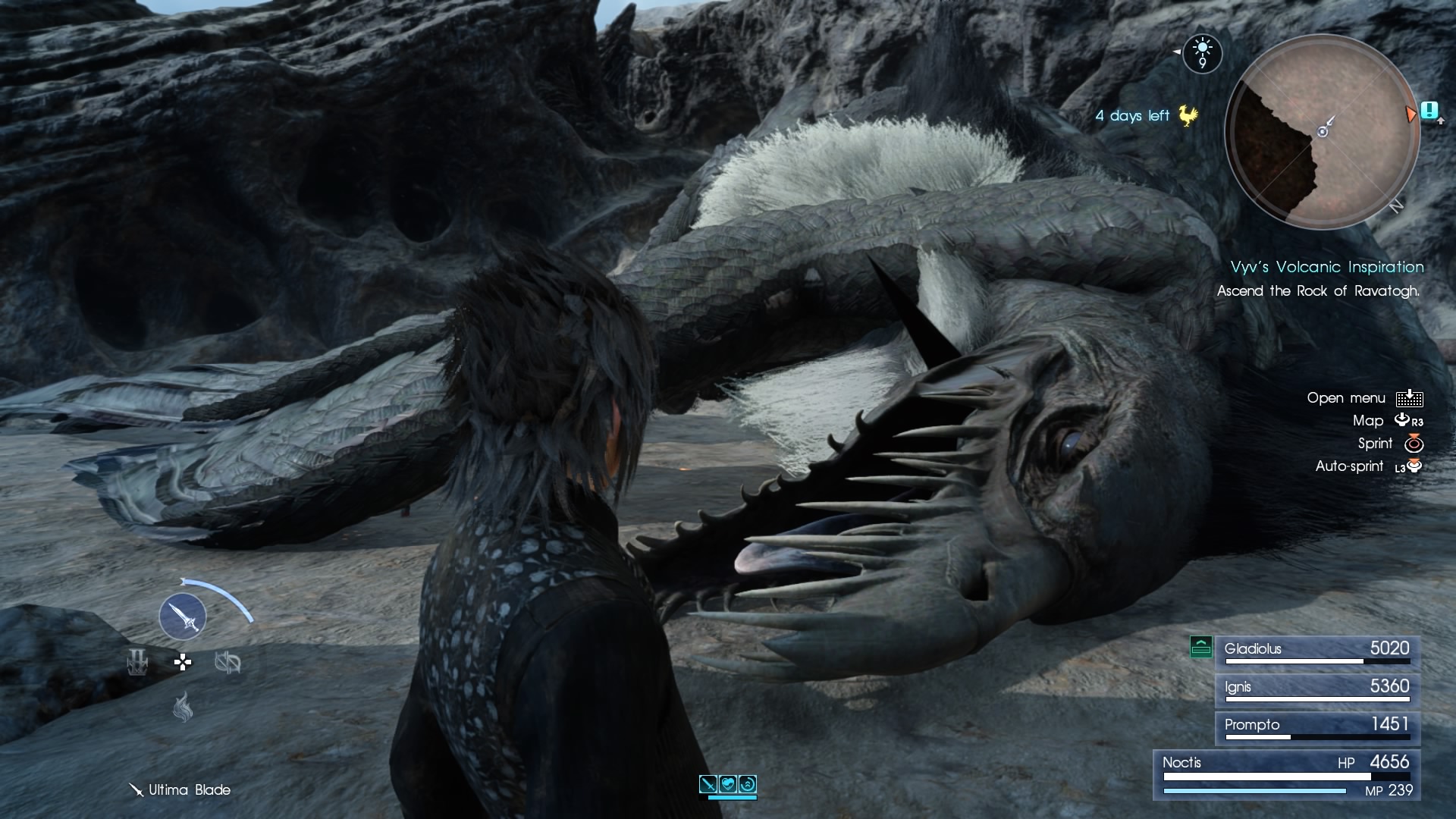Click the chocobo icon beside '4 days left'
Screen dimensions: 1456x819
(1186, 115)
